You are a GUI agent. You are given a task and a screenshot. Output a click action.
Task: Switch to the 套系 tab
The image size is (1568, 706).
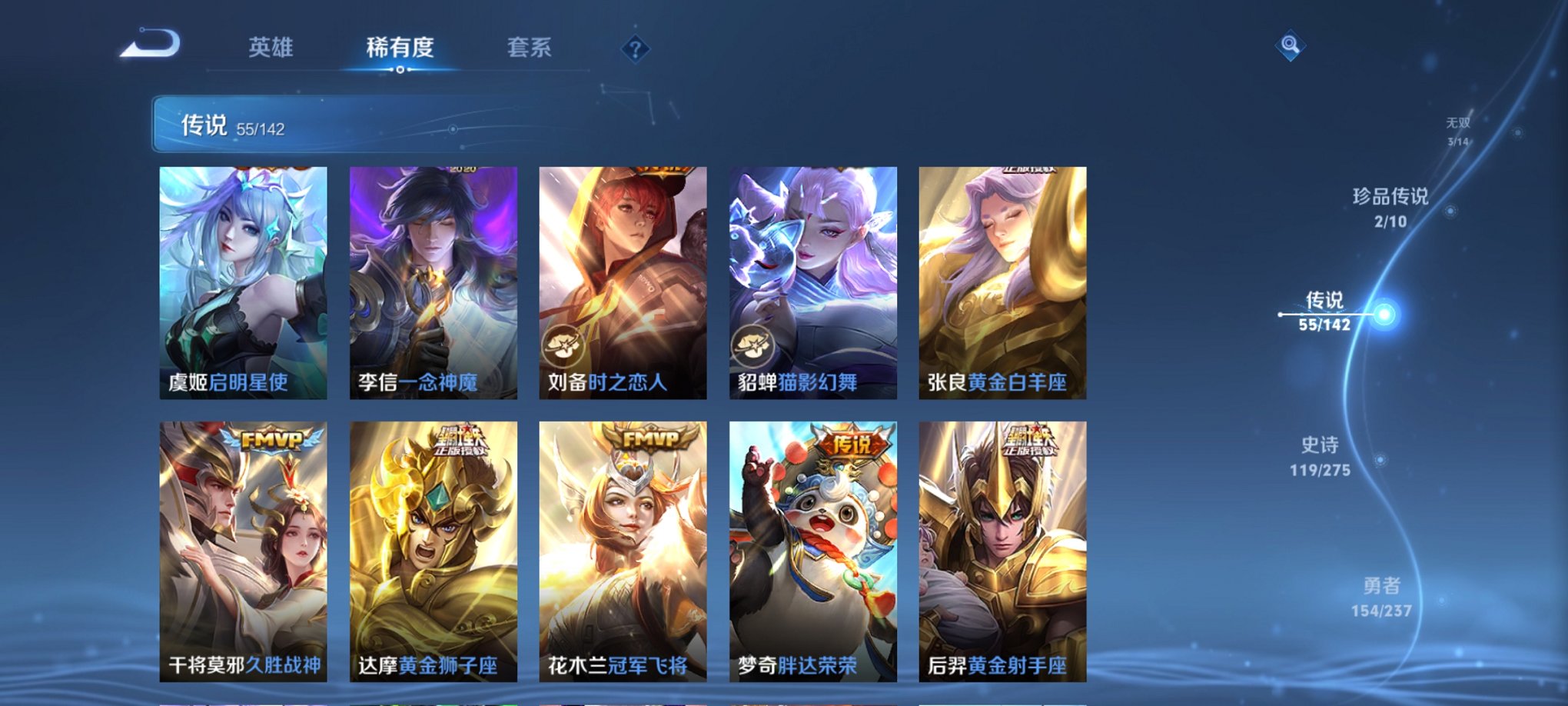click(x=537, y=46)
